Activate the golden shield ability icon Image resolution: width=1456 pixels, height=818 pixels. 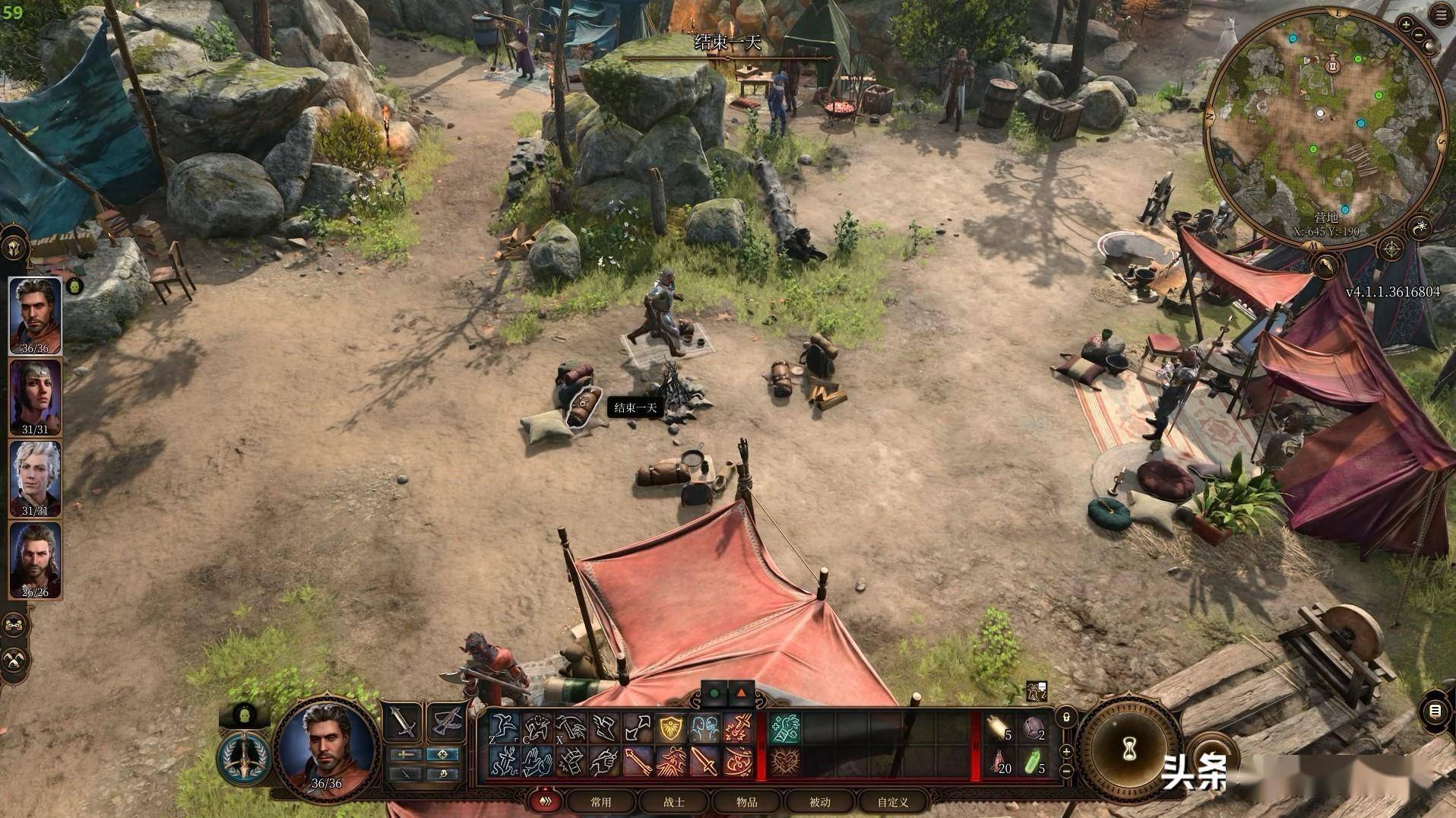(x=672, y=728)
